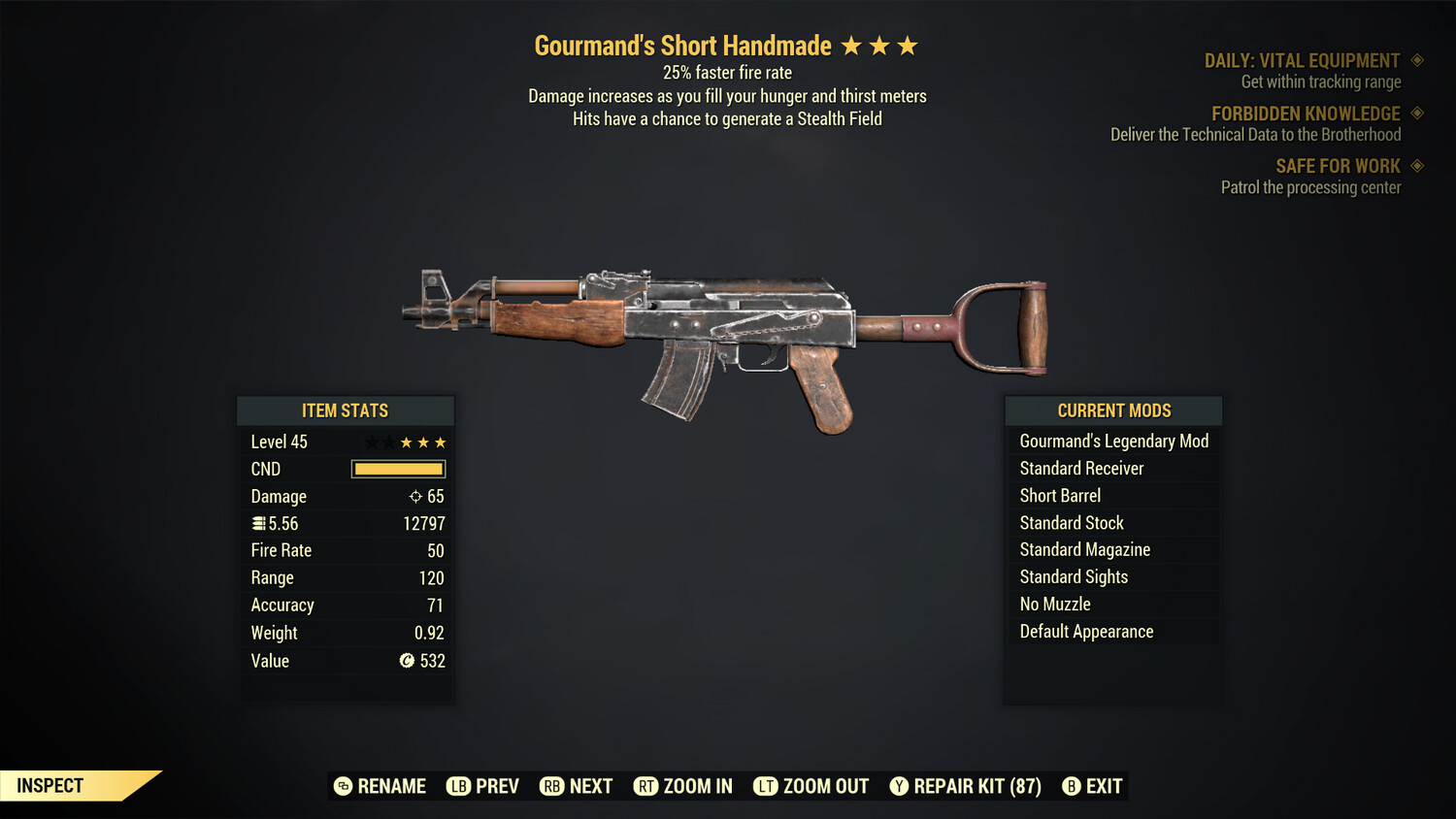Click the RT icon beside ZOOM IN
The width and height of the screenshot is (1456, 819).
click(x=647, y=786)
